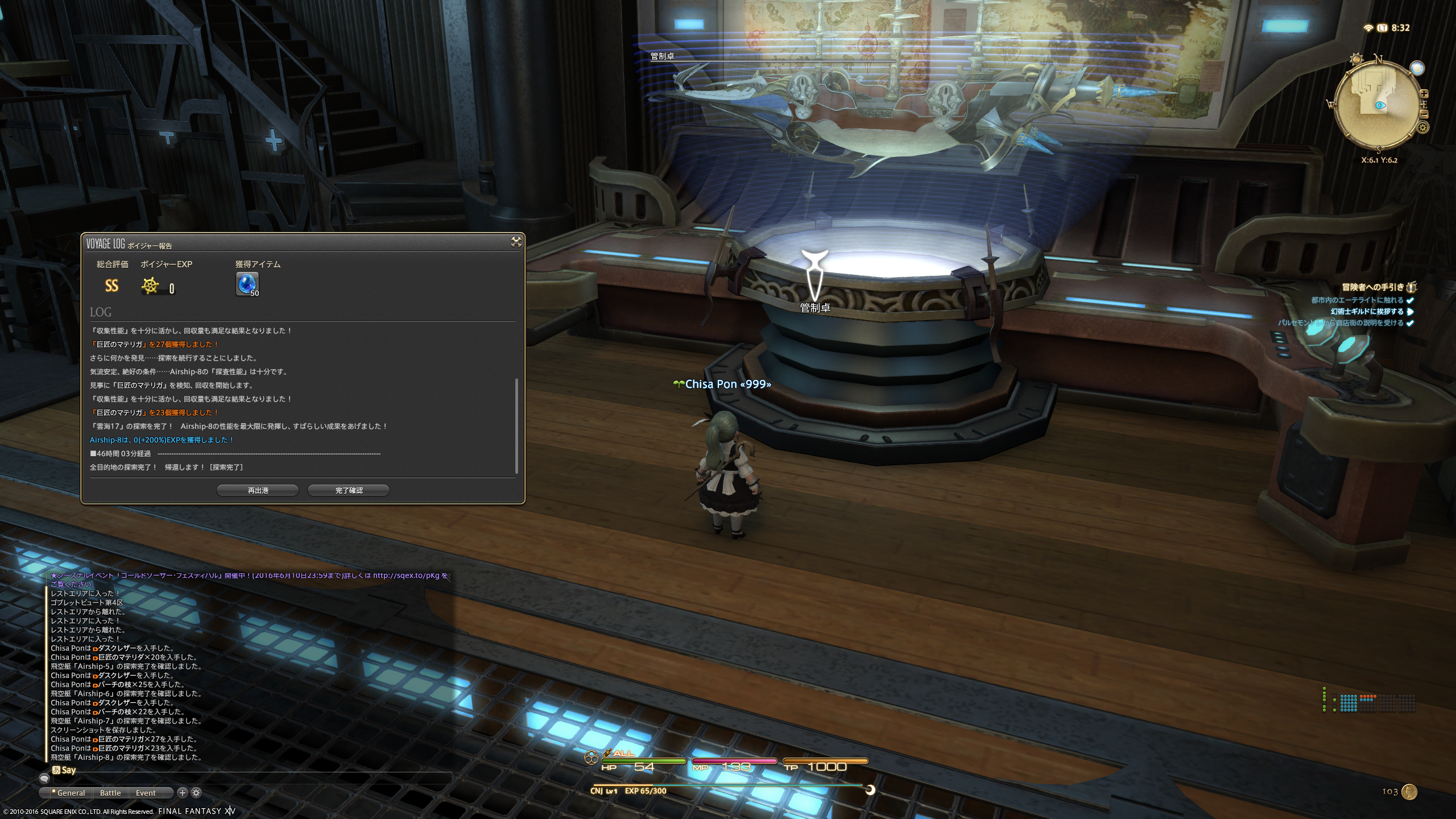Close the Voyage Log window
This screenshot has height=819, width=1456.
point(516,242)
